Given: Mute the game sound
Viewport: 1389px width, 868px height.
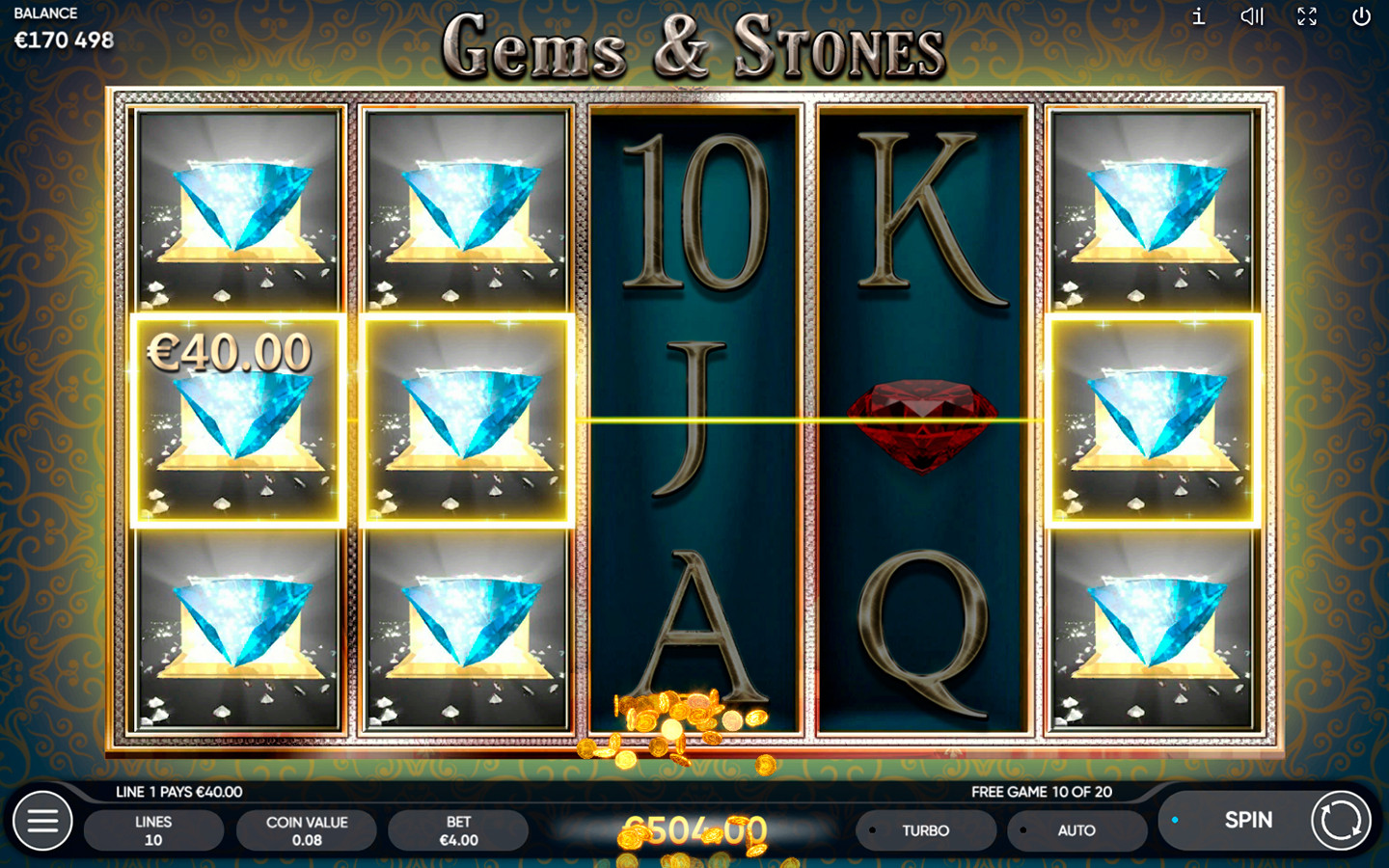Looking at the screenshot, I should click(1252, 16).
